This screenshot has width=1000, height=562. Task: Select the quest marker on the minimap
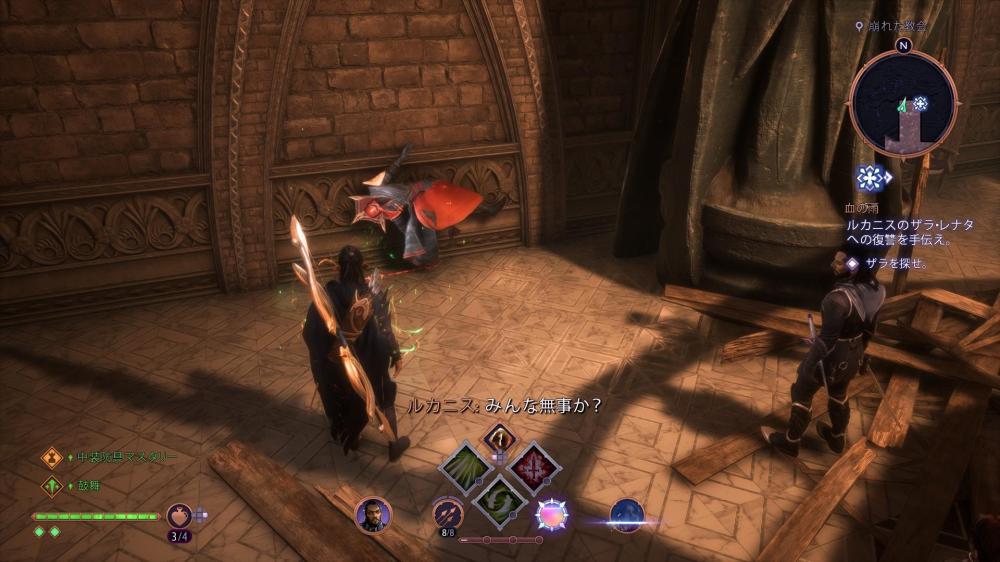point(919,103)
